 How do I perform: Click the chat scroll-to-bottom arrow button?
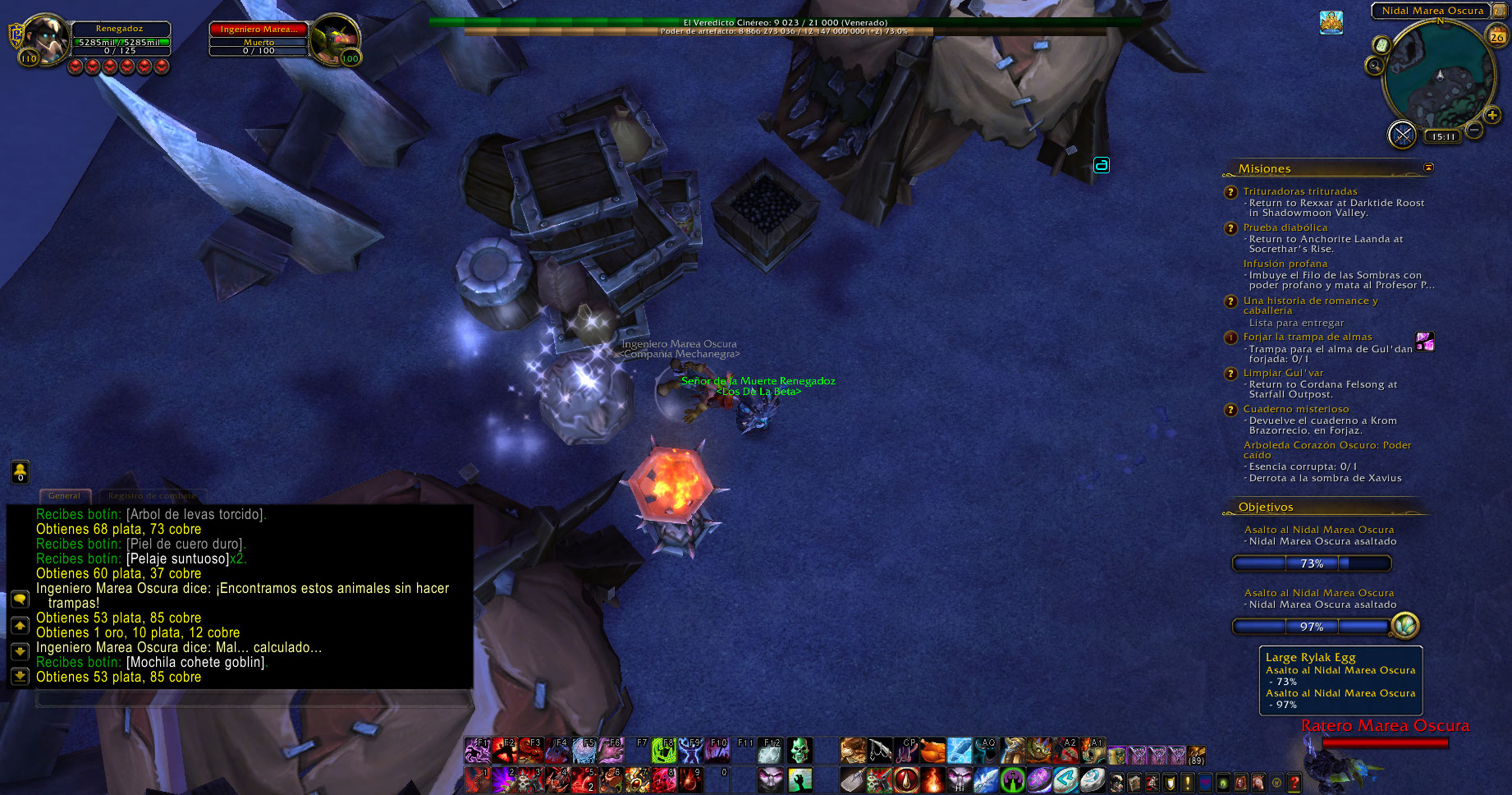click(20, 676)
